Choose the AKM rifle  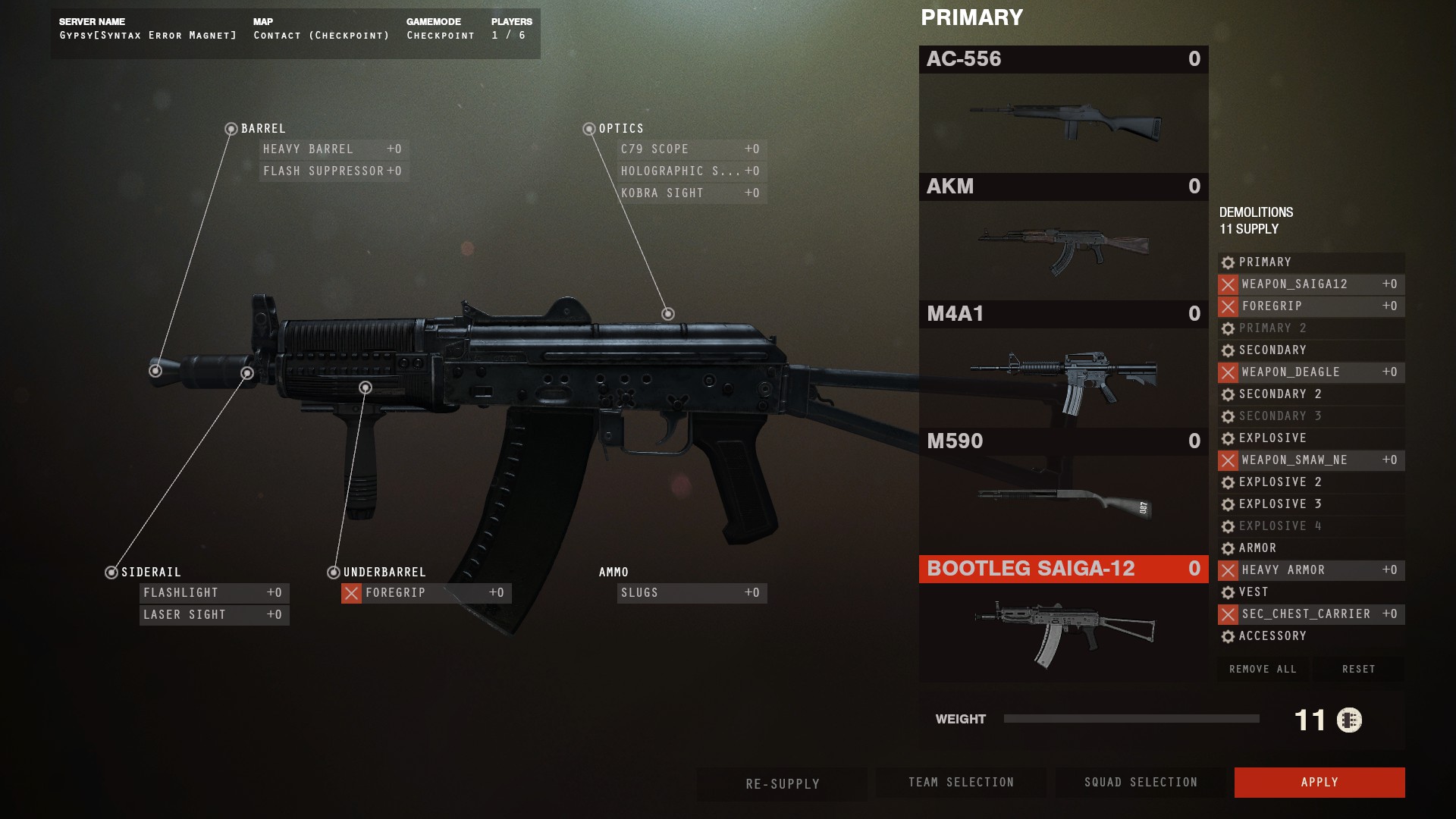point(1063,237)
